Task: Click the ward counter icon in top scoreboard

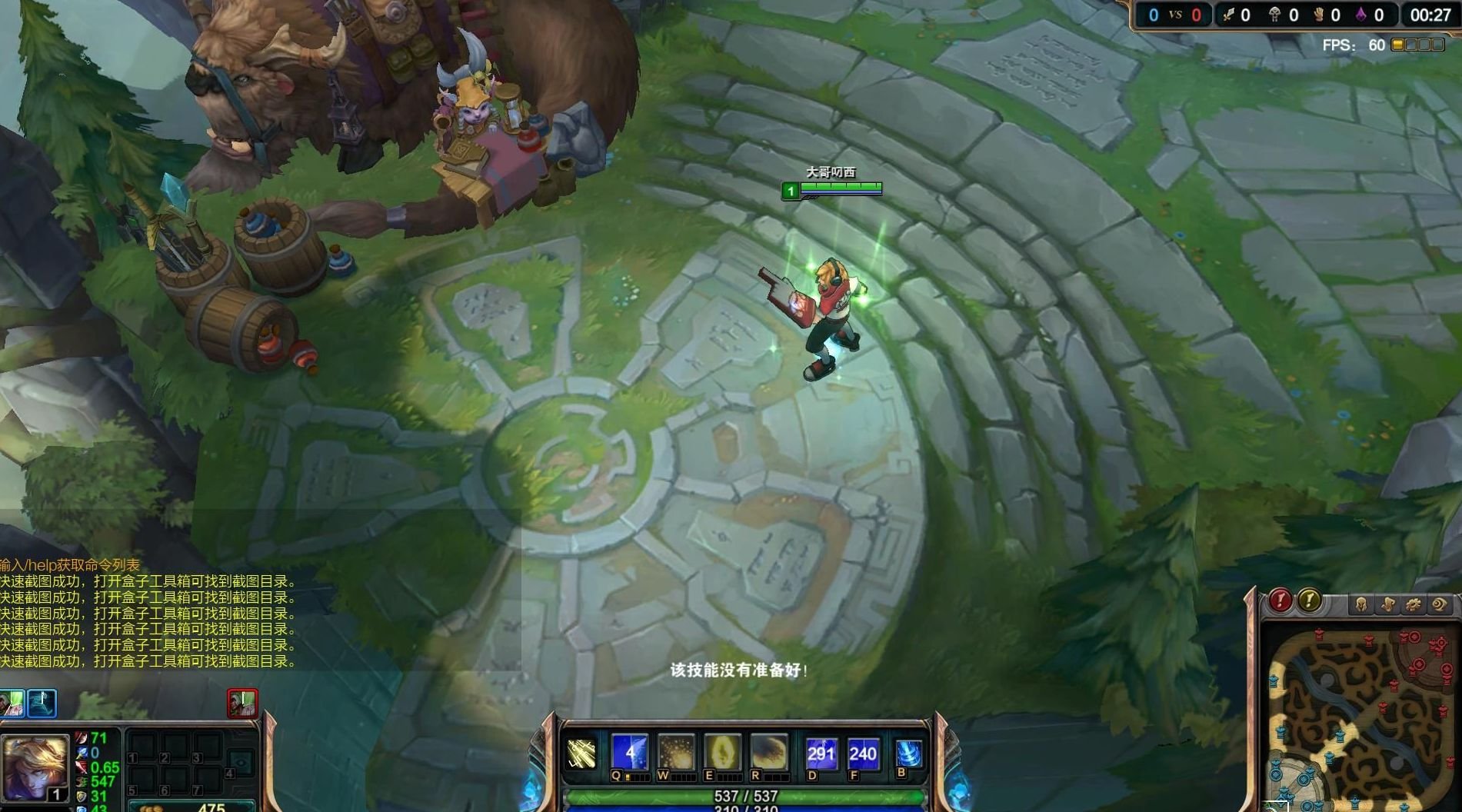Action: tap(1319, 15)
